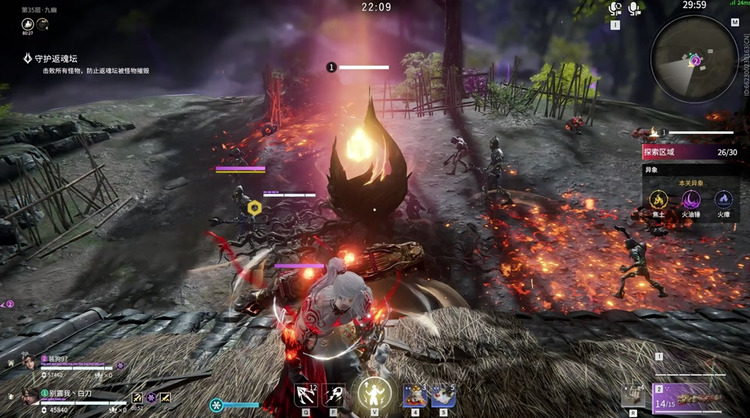The height and width of the screenshot is (418, 750).
Task: Select the 焦土 anomaly icon
Action: tap(658, 201)
